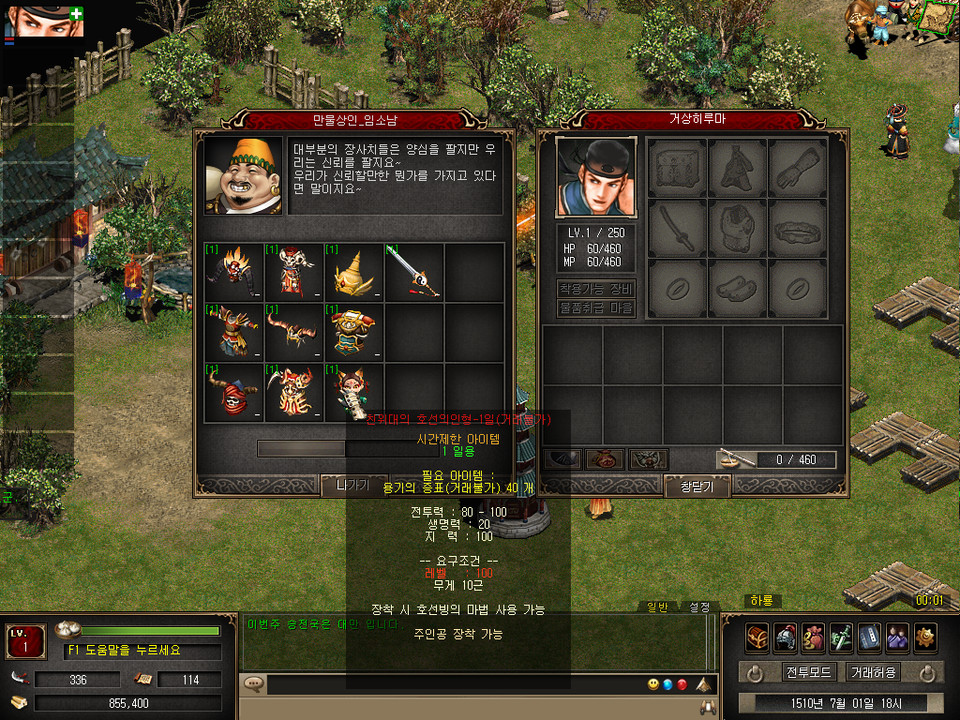The width and height of the screenshot is (960, 720).
Task: Click the 착용가능 장비 filter button
Action: (596, 289)
